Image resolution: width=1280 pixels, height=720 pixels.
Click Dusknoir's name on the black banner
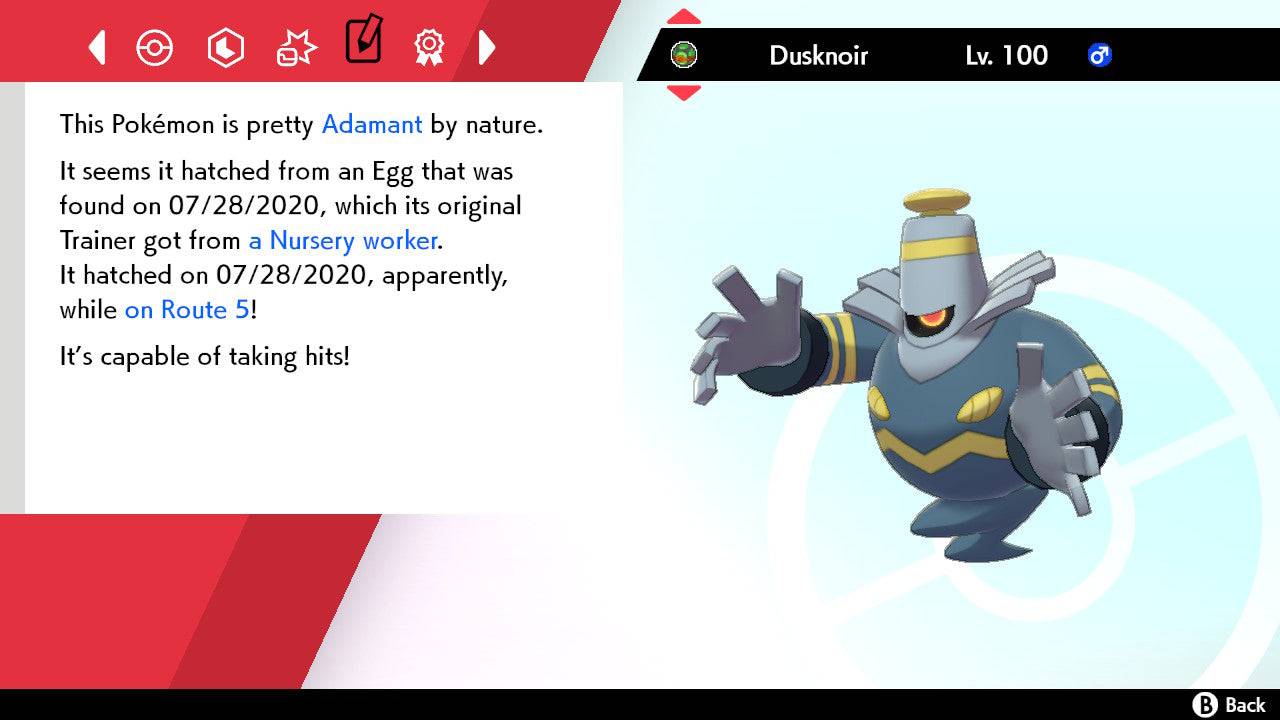point(820,56)
